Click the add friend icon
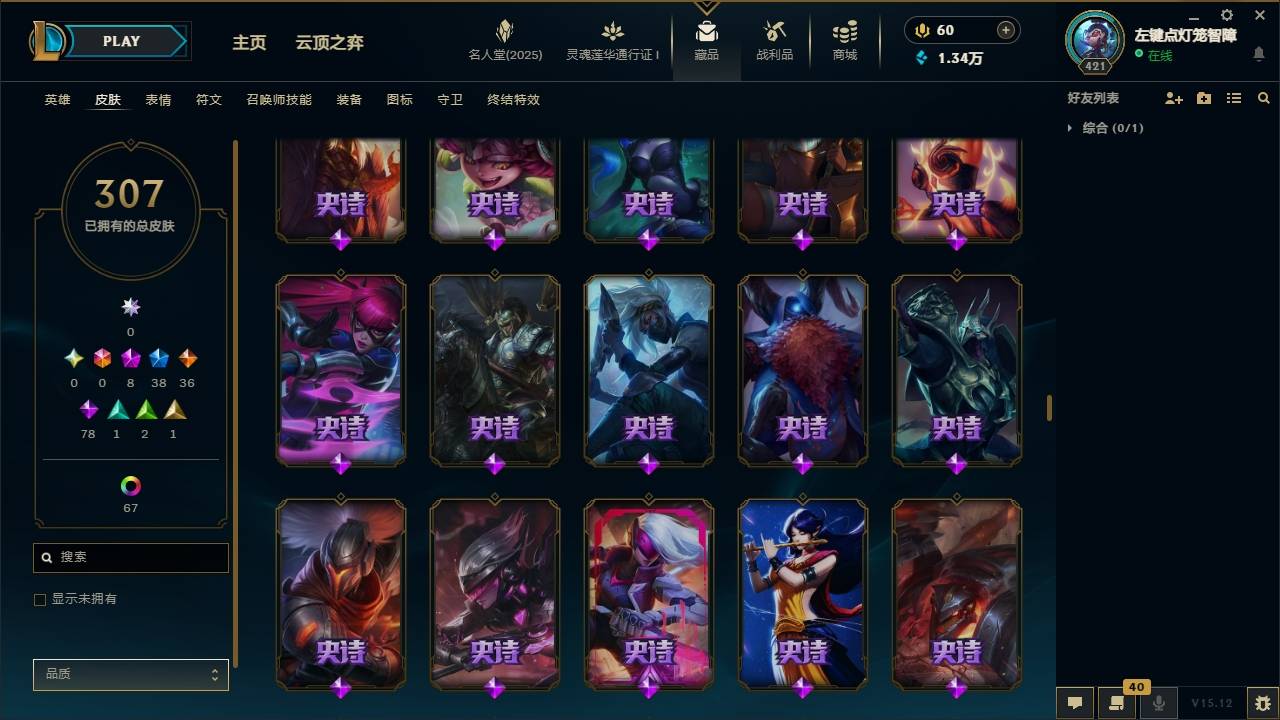The image size is (1280, 720). (1171, 97)
